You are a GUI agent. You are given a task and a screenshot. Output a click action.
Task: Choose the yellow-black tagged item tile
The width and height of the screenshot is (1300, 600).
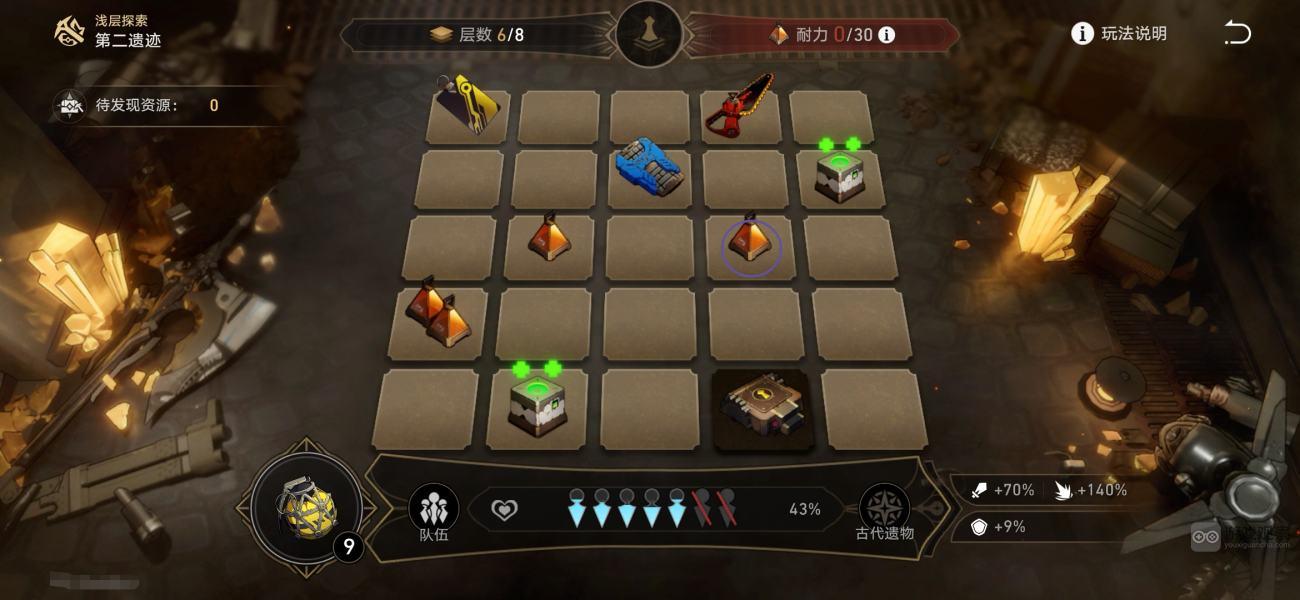(x=468, y=108)
